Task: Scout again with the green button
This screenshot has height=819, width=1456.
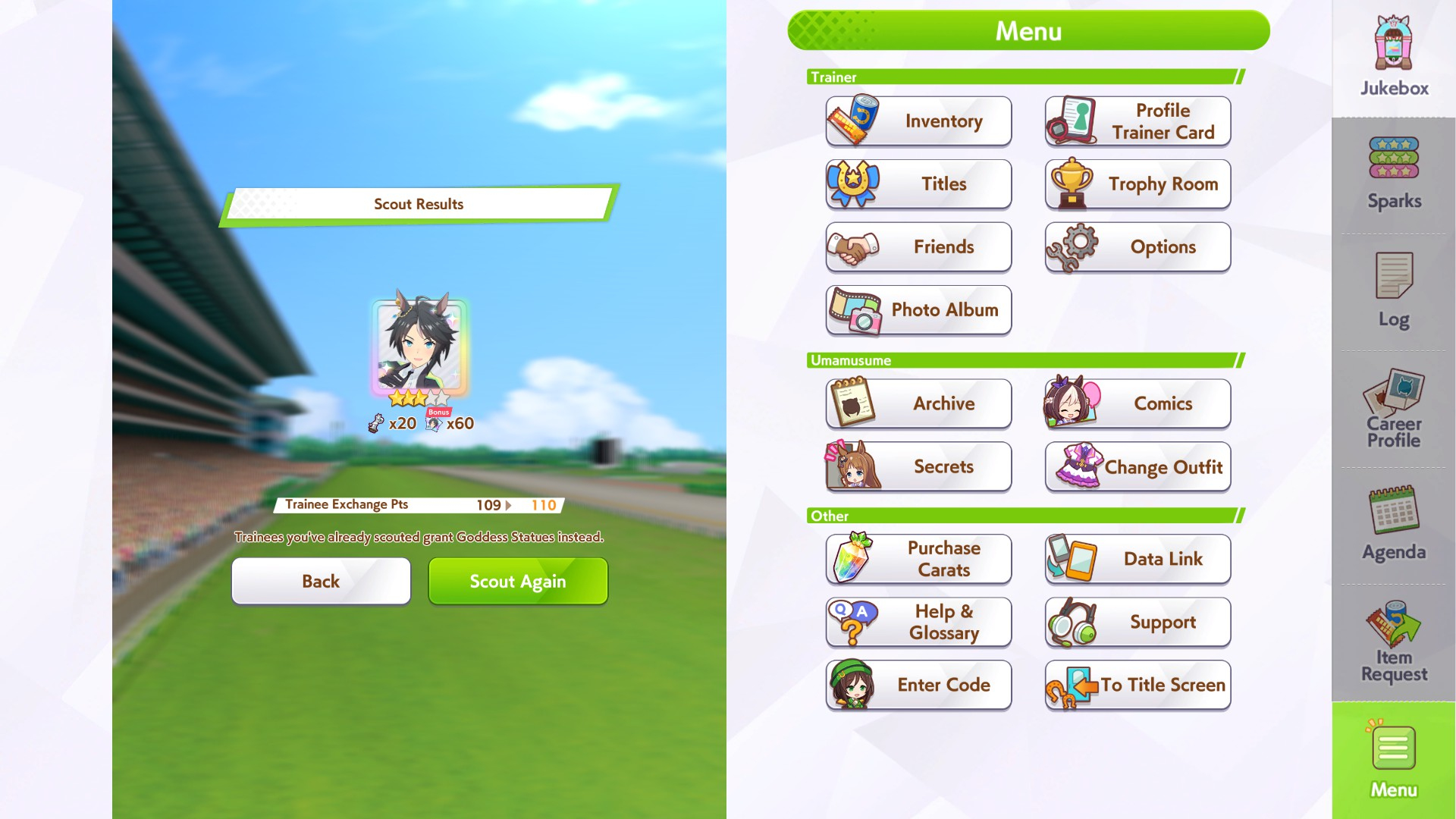Action: (x=518, y=582)
